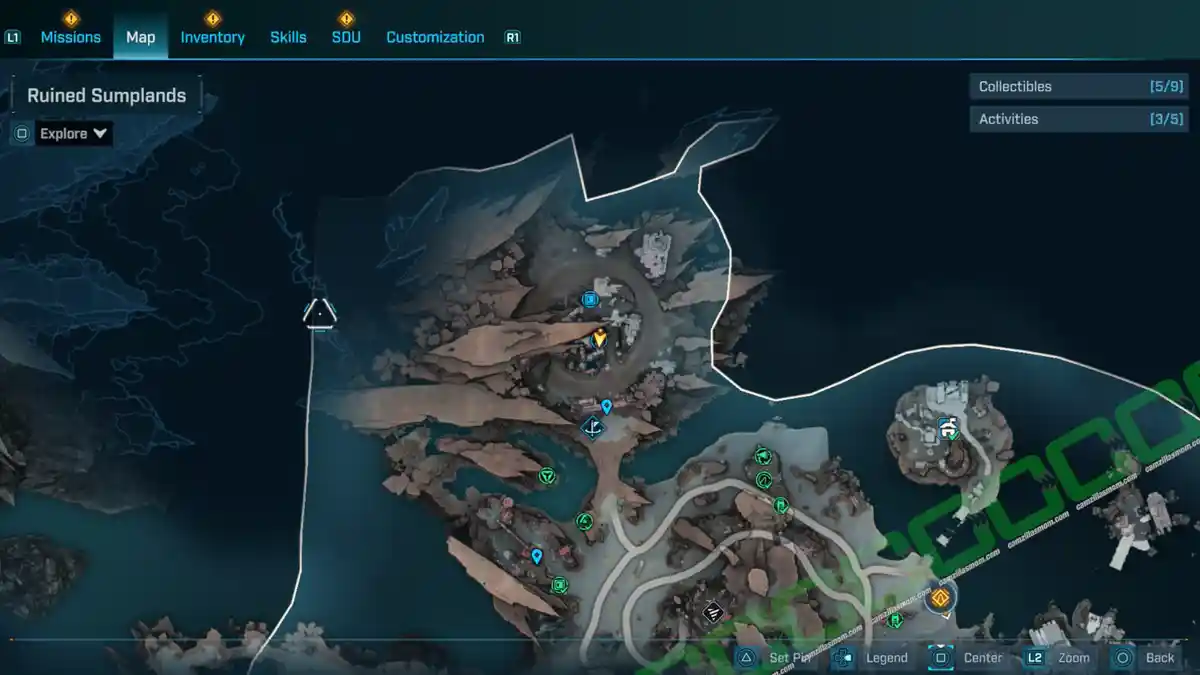Click the white house marker with green checkmark
Image resolution: width=1200 pixels, height=675 pixels.
(948, 429)
